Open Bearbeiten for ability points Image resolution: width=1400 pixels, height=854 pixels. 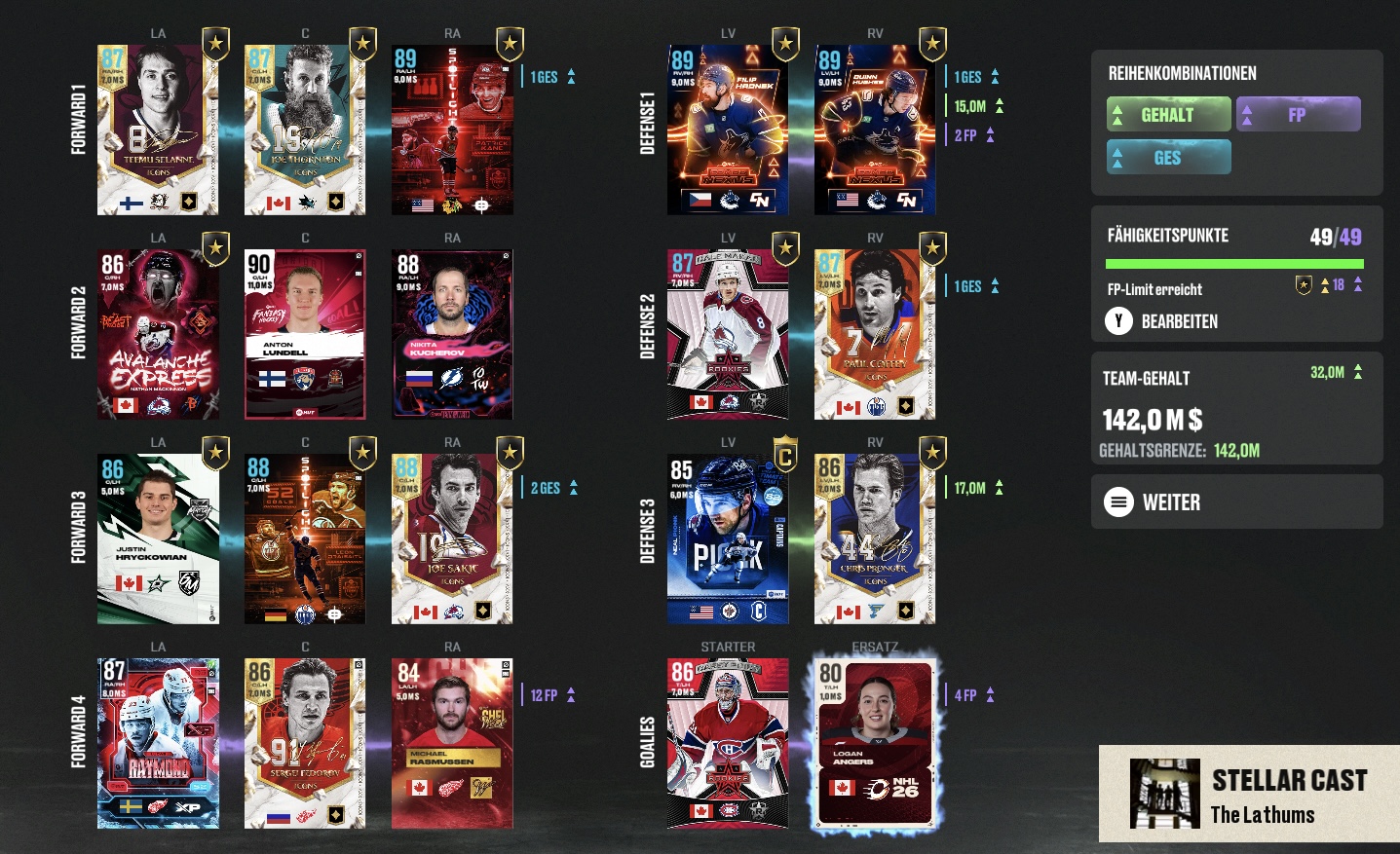(x=1179, y=321)
